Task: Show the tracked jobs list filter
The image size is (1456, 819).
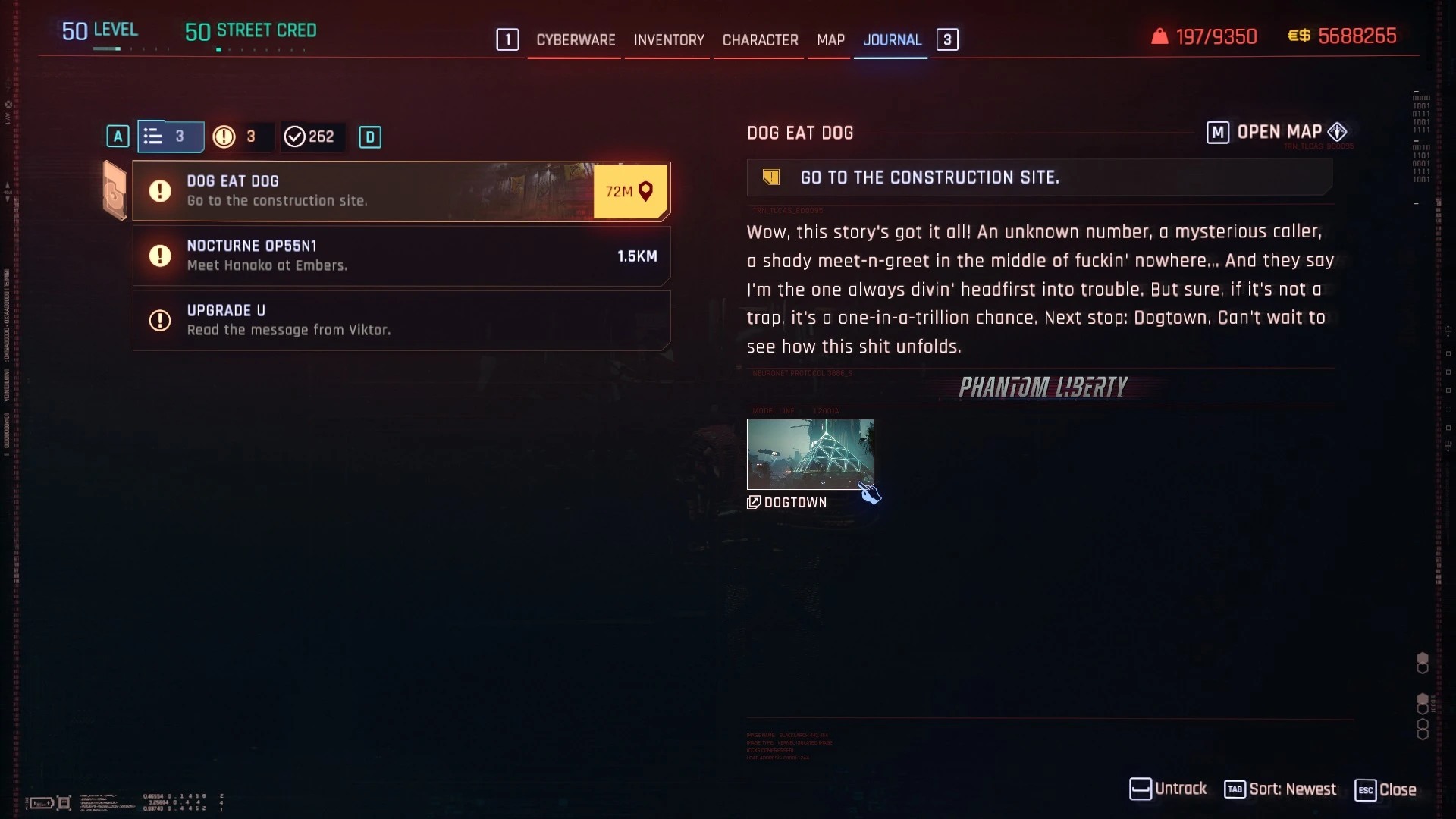Action: pos(170,136)
